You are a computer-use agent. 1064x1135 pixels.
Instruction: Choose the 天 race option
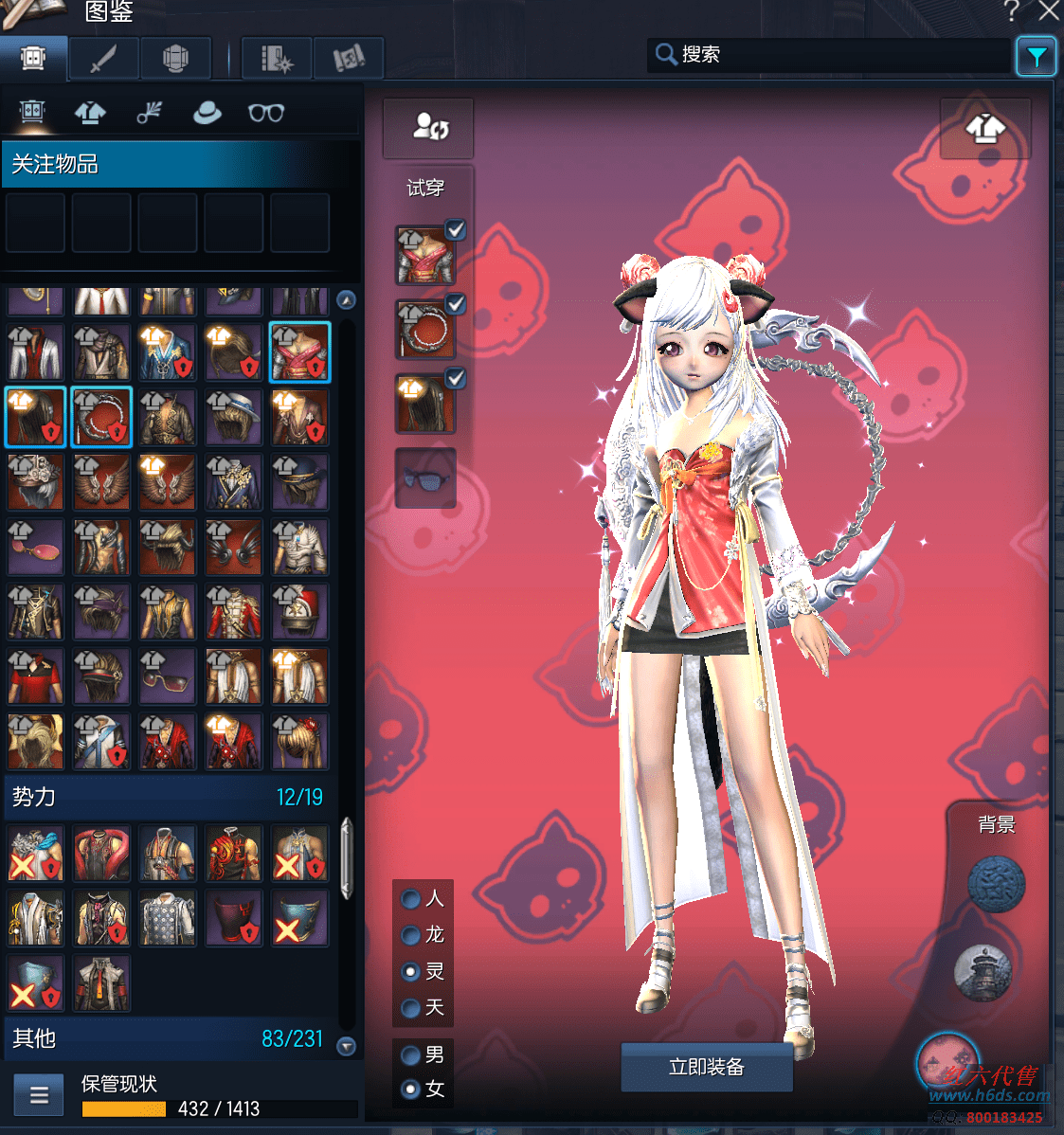tap(411, 1007)
